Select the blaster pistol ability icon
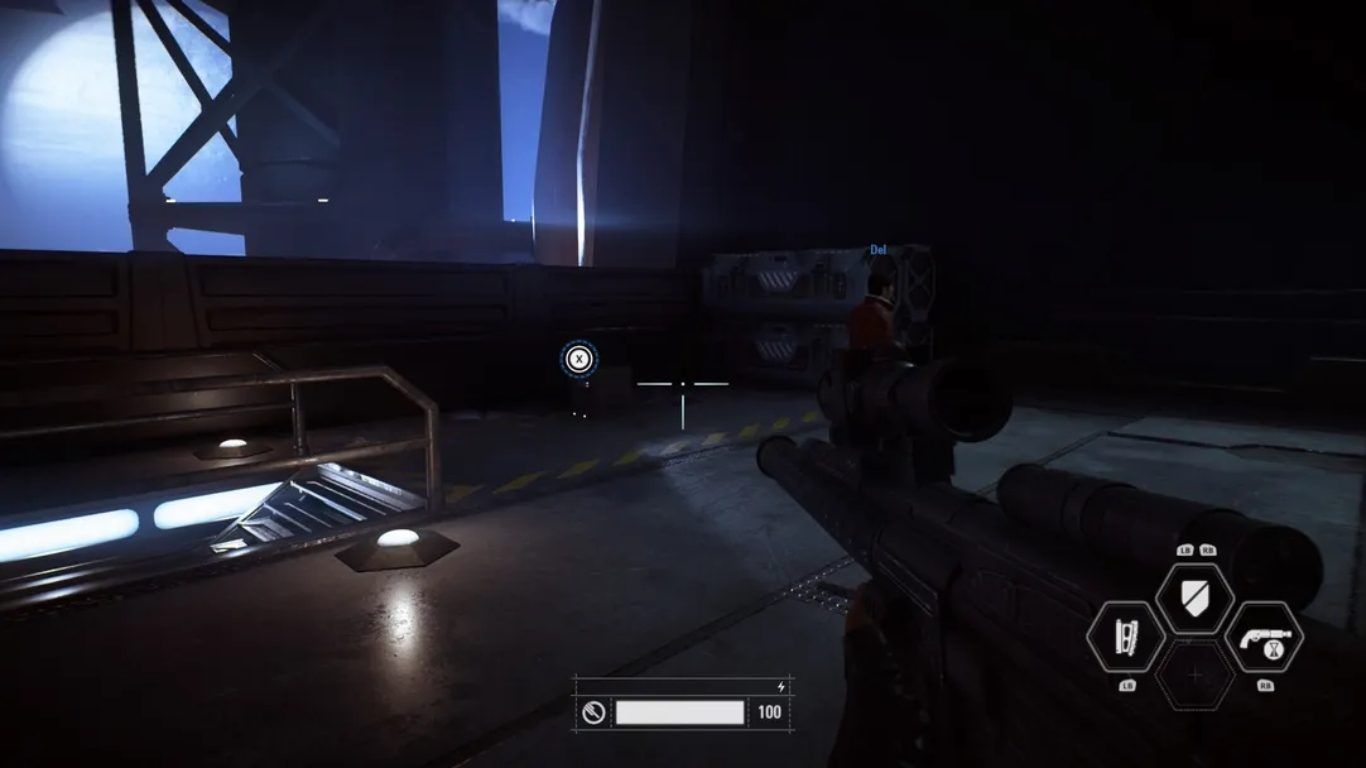1366x768 pixels. point(1264,637)
